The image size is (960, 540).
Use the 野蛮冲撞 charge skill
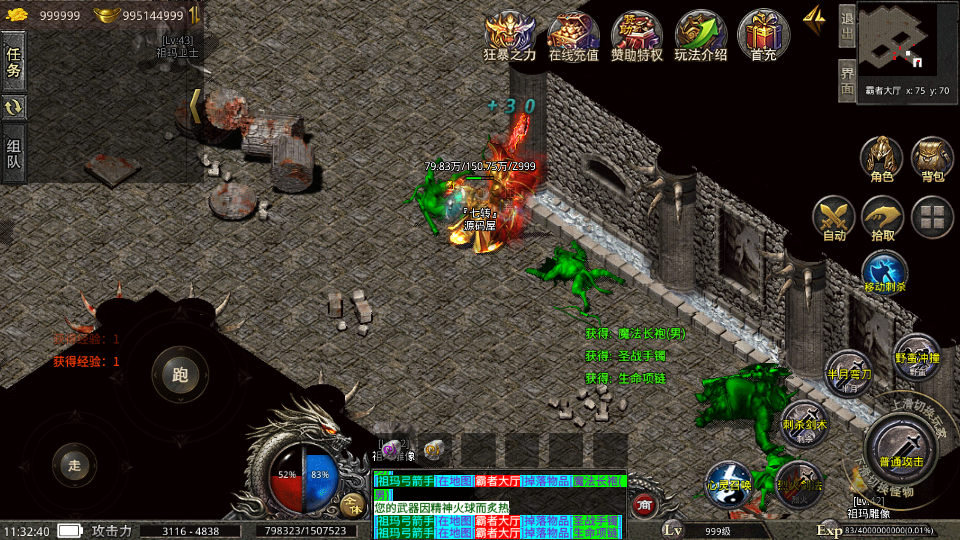point(916,357)
